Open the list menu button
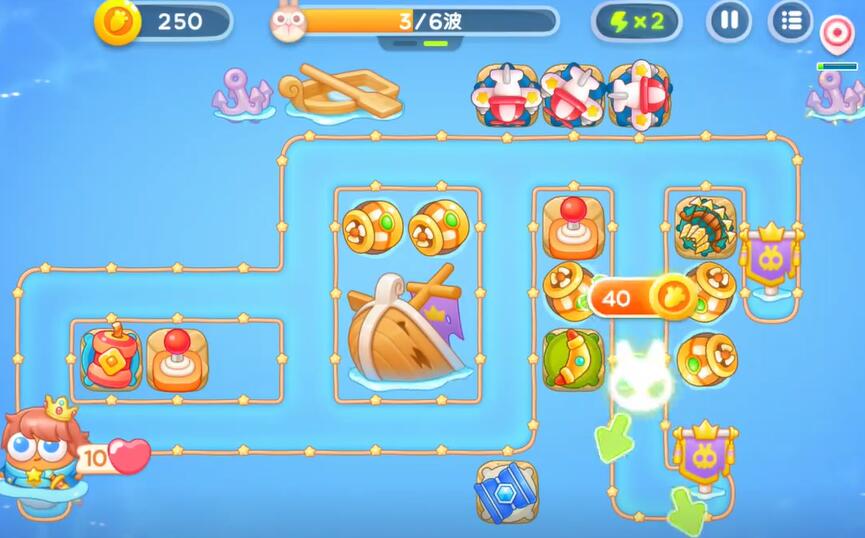 [790, 21]
